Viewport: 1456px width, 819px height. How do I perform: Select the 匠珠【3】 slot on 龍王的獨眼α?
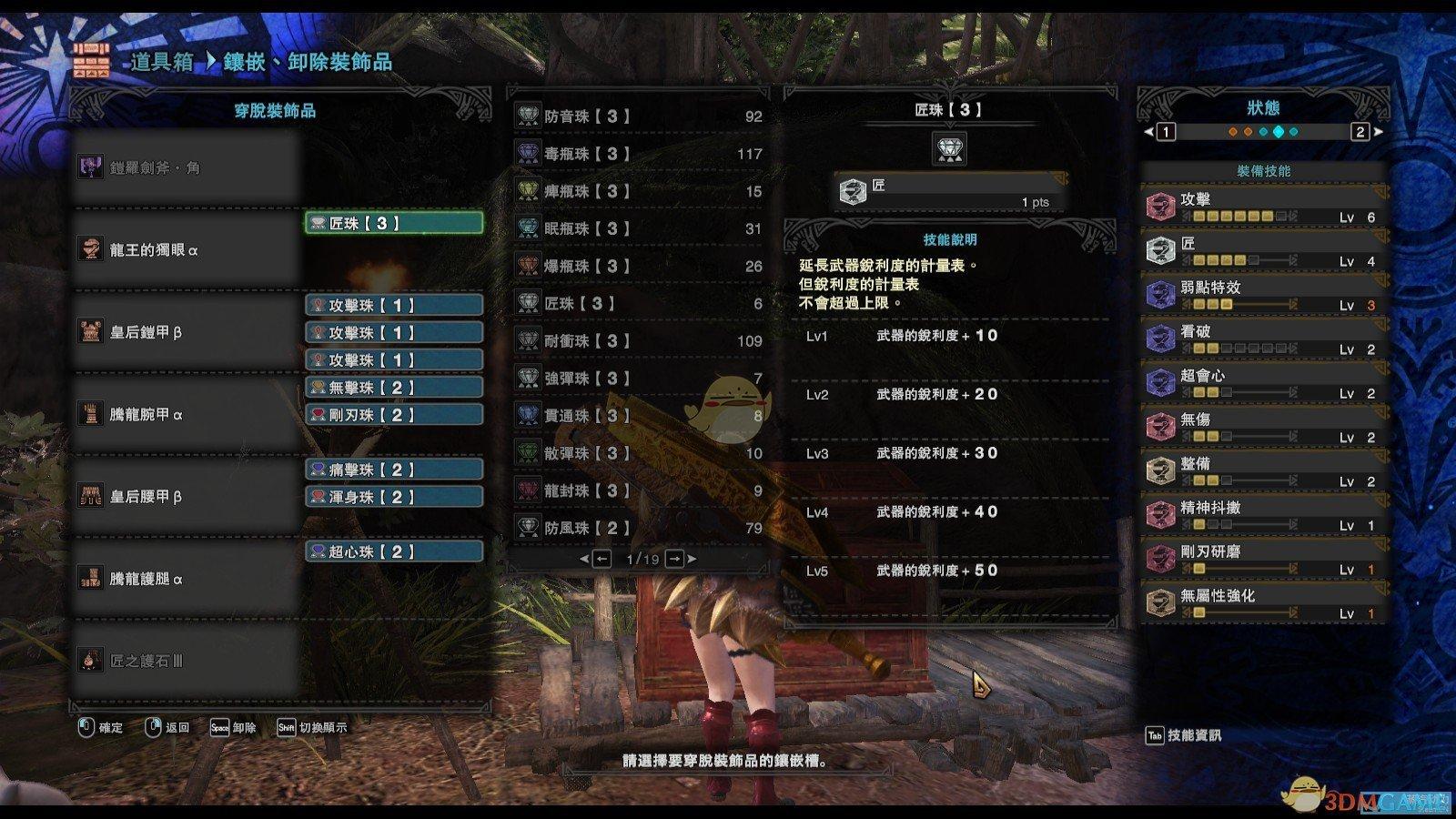click(x=393, y=223)
